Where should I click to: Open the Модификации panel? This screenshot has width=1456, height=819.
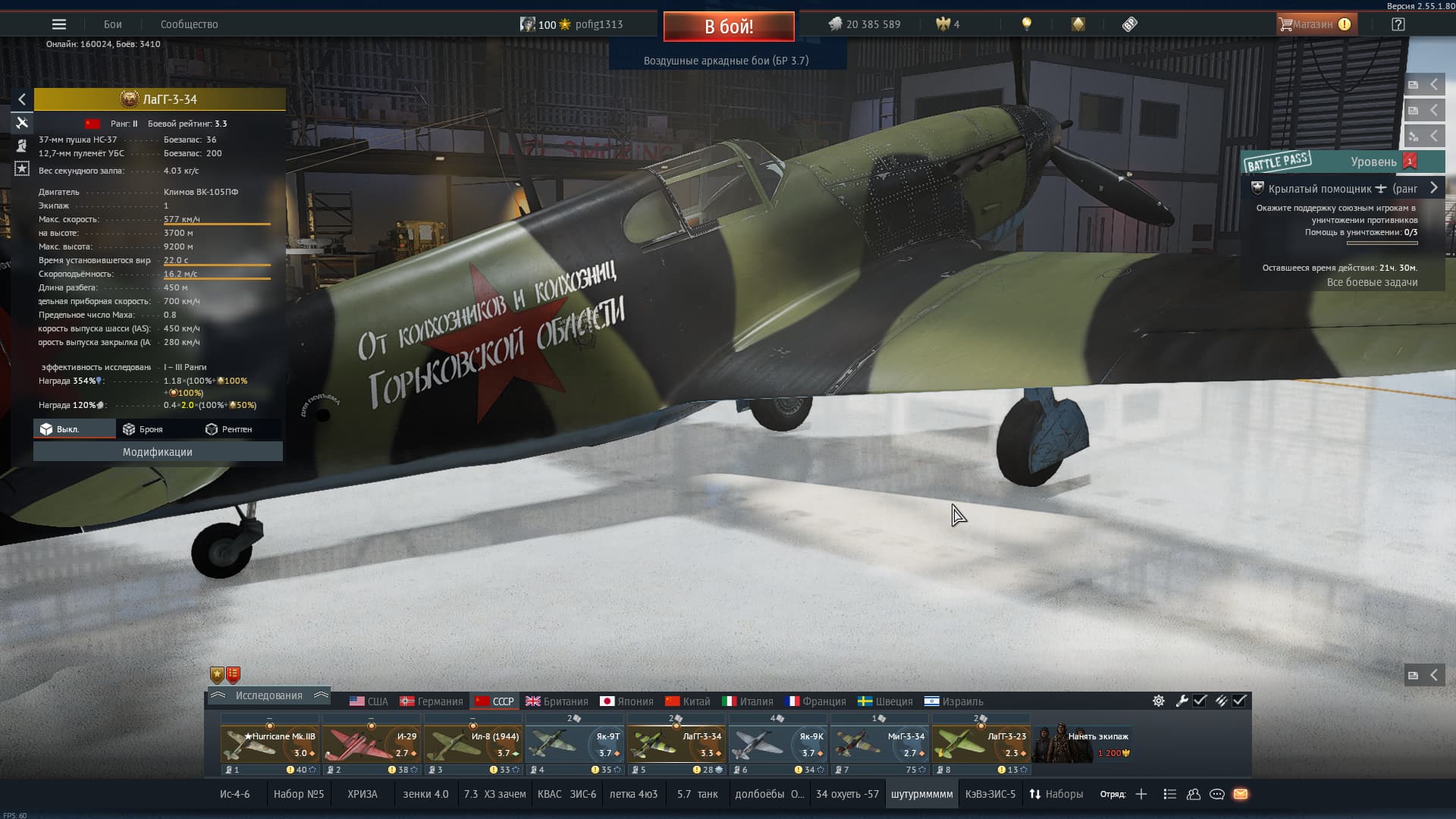(158, 452)
